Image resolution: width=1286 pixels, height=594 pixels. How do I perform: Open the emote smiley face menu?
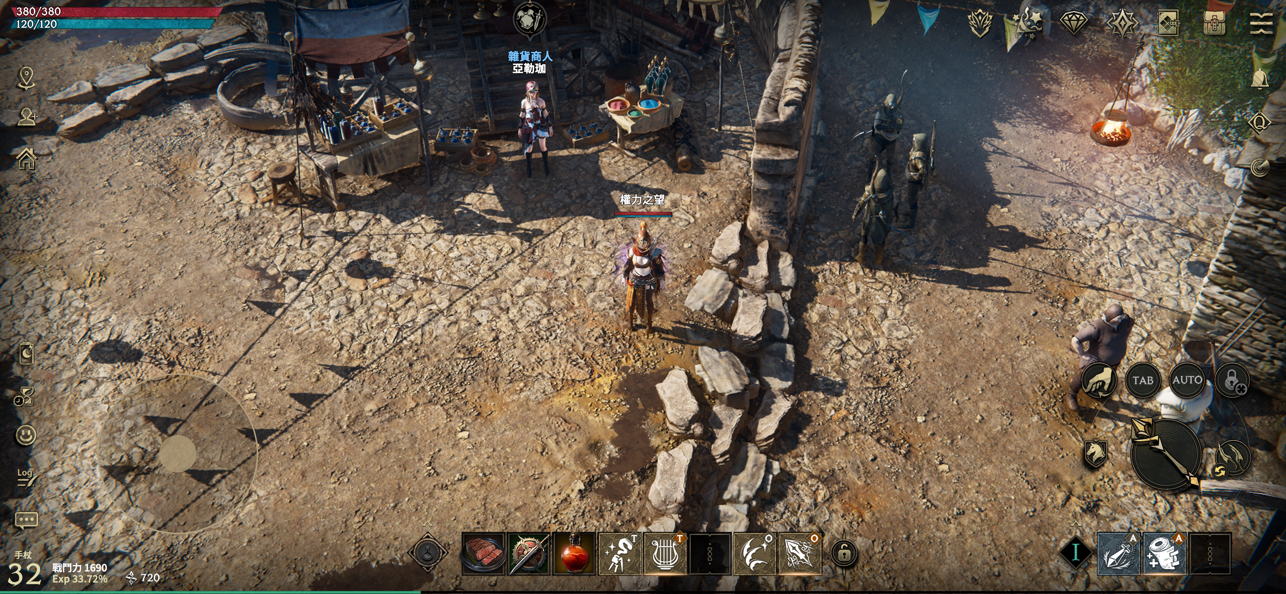tap(26, 435)
